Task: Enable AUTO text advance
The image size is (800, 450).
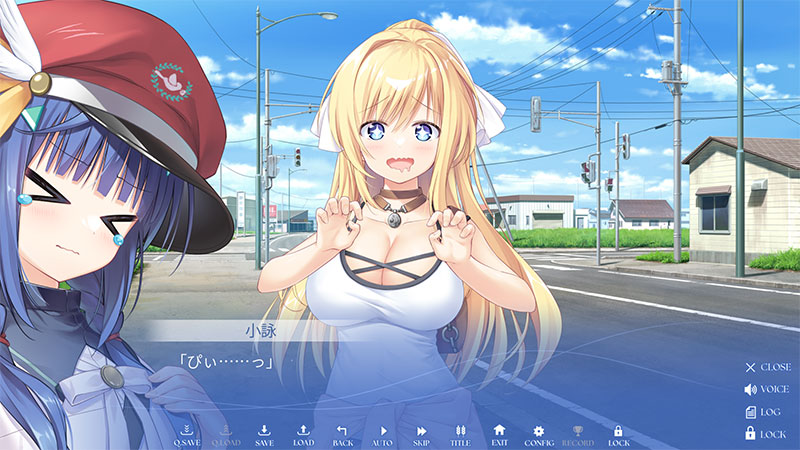Action: 382,434
